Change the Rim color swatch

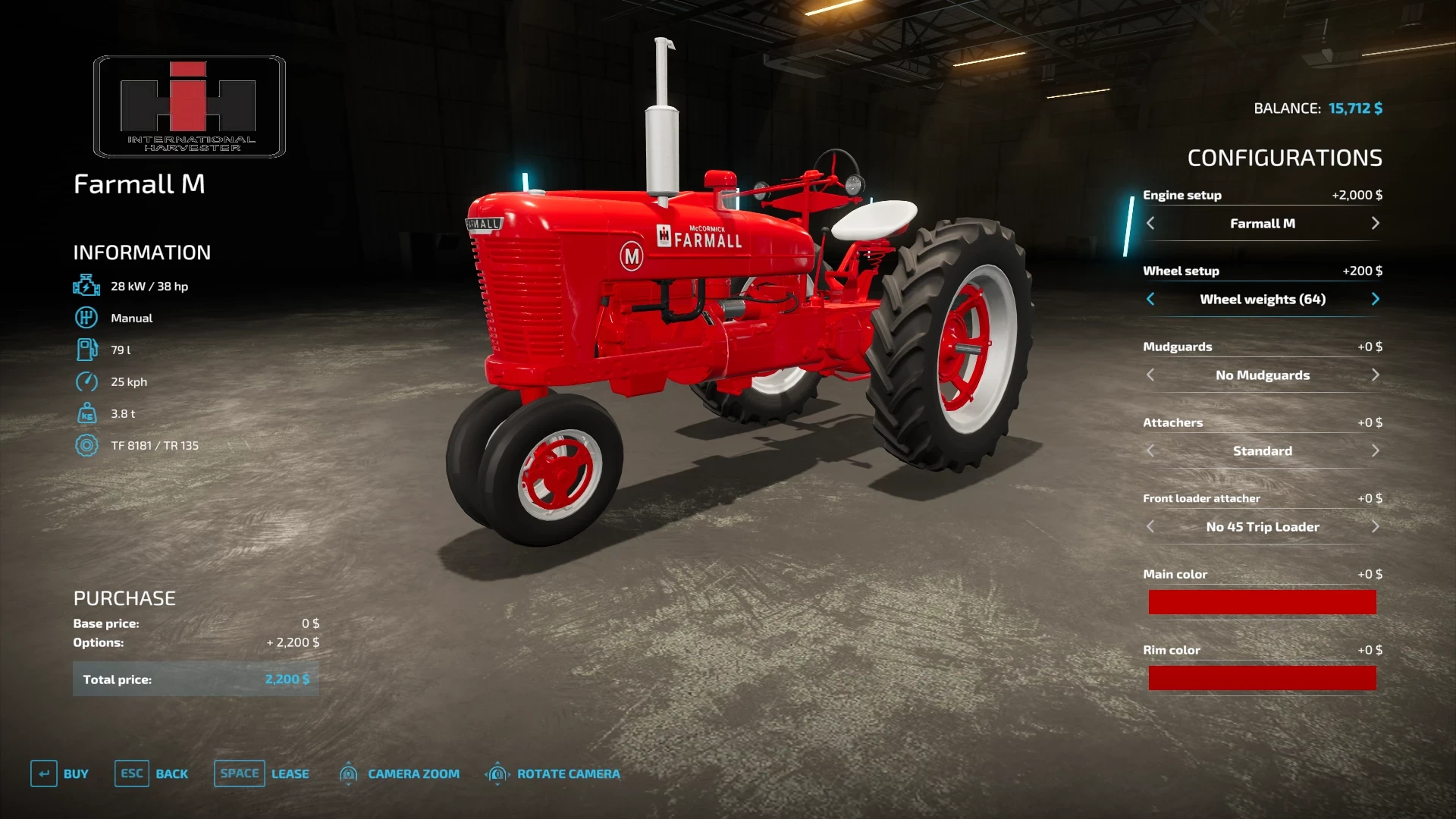coord(1262,677)
